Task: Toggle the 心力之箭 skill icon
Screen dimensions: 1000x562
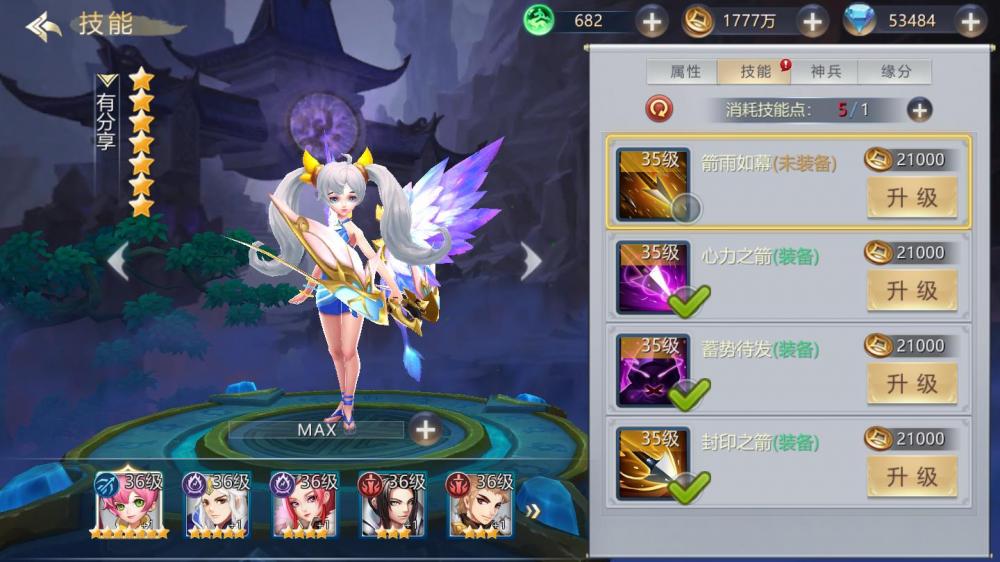Action: pos(652,277)
